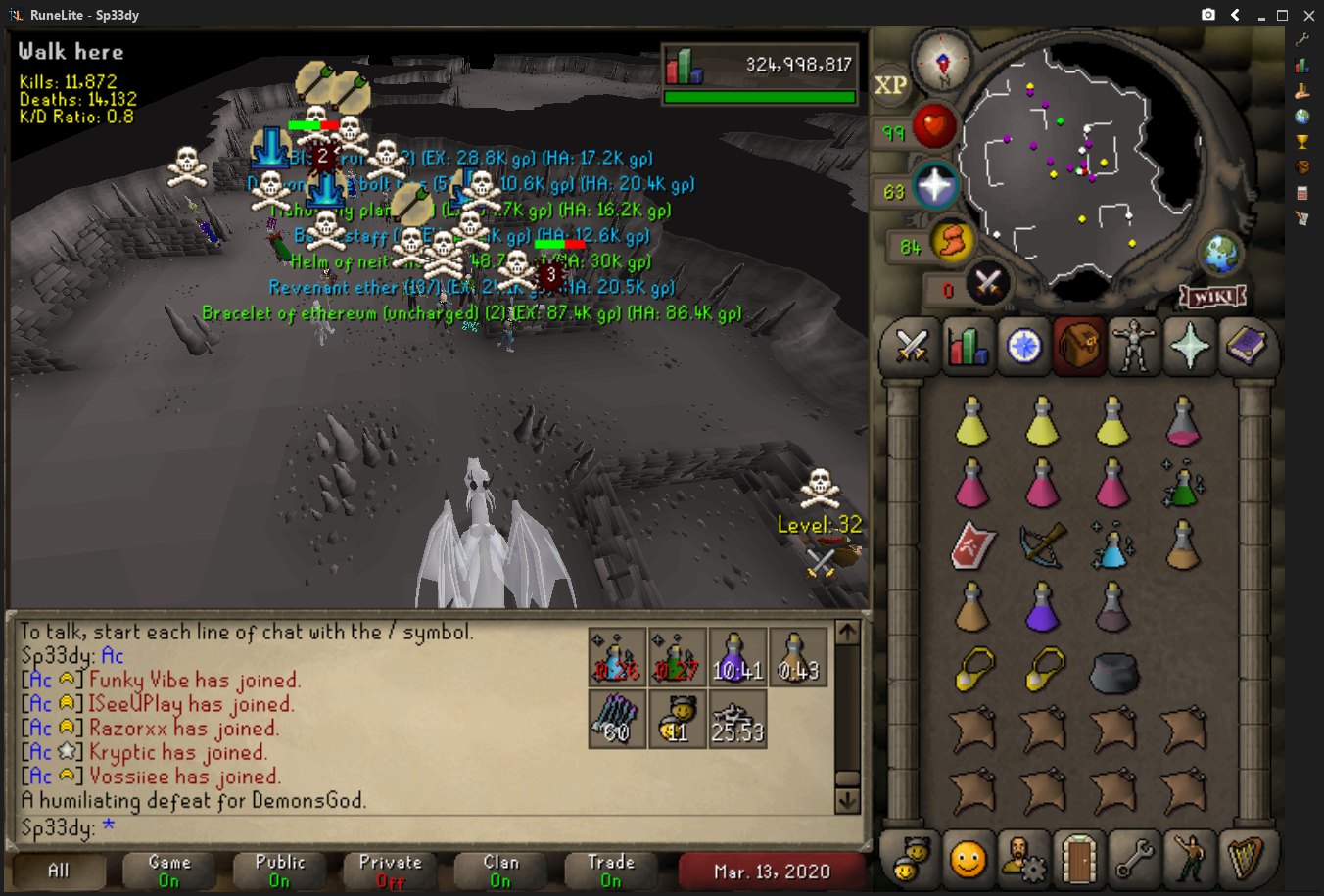Open the Magic spellbook tab
This screenshot has height=896, width=1324.
[1246, 347]
